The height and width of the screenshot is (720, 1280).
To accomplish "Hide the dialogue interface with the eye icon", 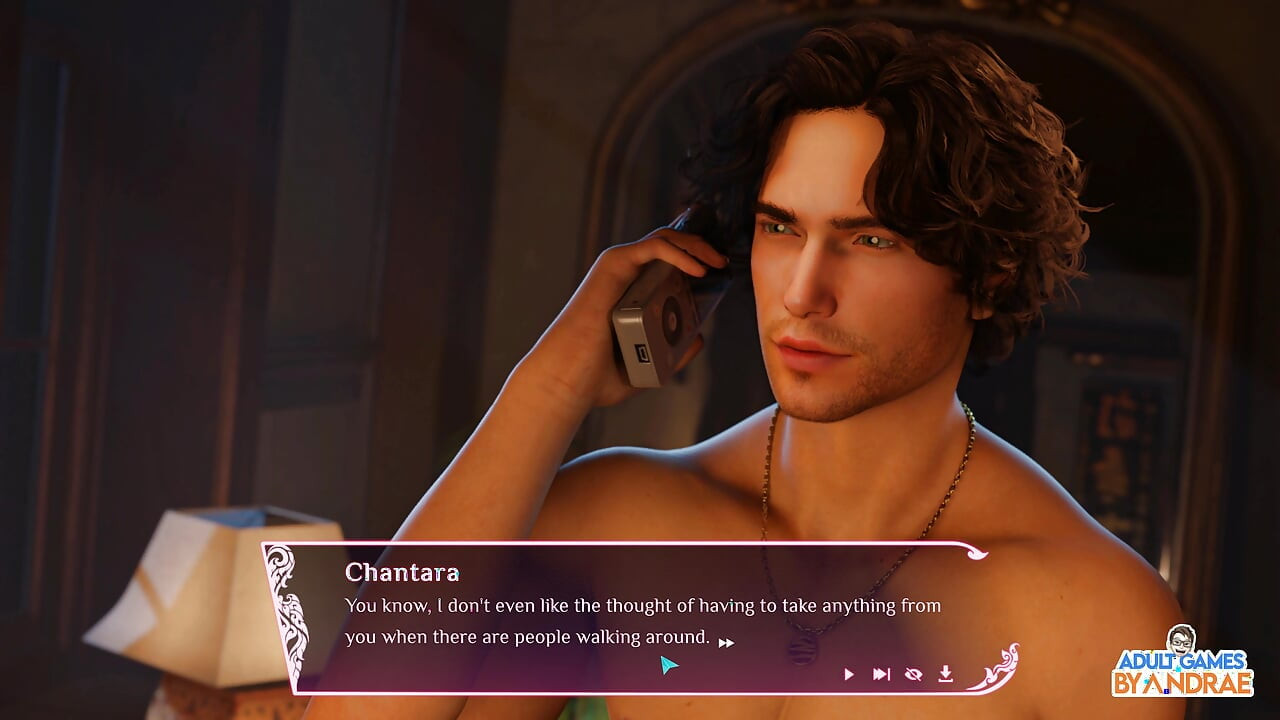I will [x=911, y=673].
